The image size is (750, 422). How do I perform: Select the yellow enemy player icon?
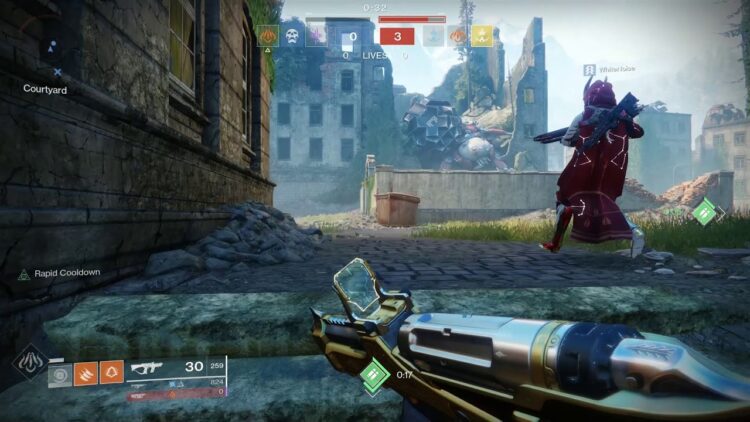coord(482,37)
